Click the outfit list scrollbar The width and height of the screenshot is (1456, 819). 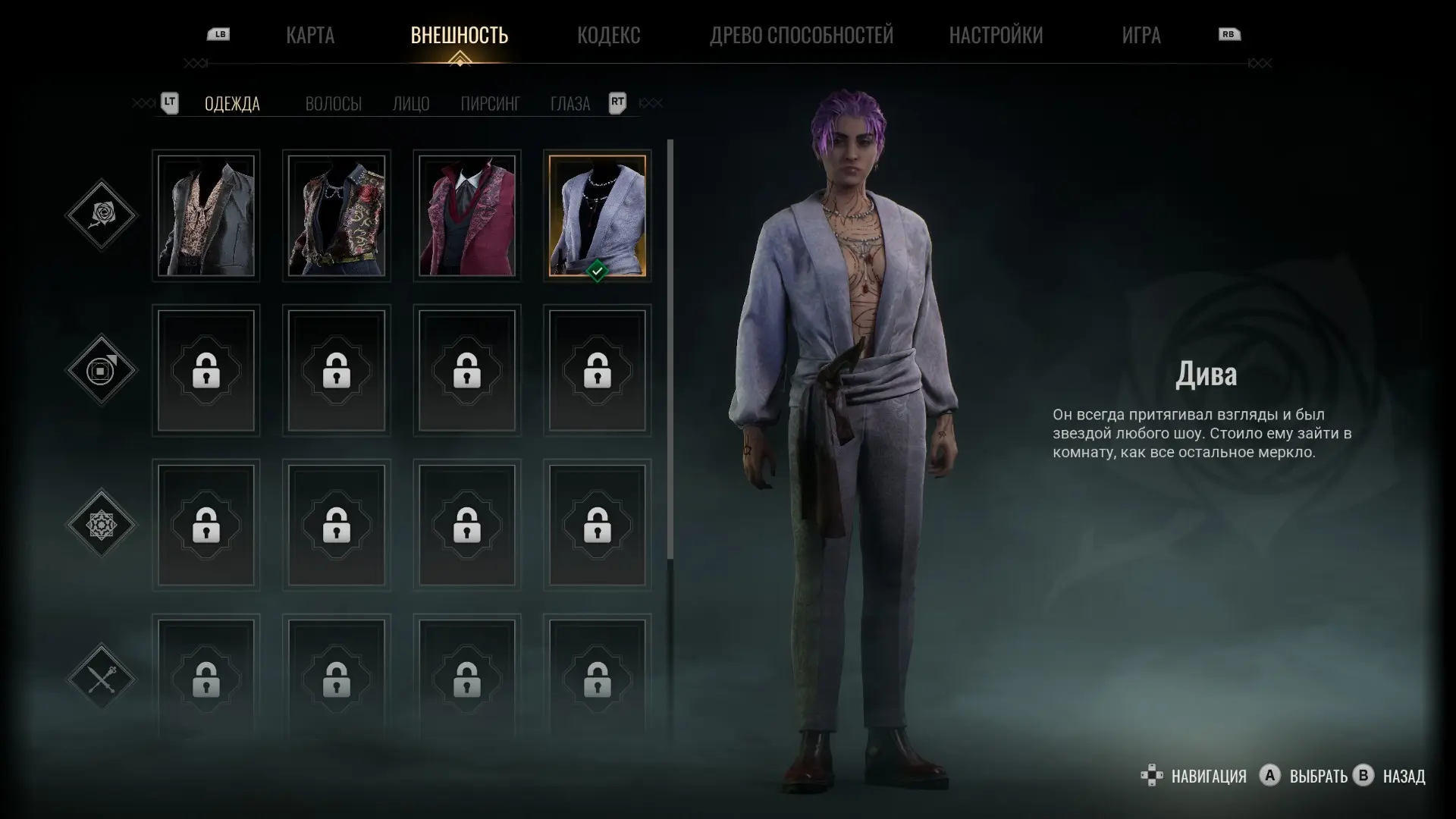(670, 341)
